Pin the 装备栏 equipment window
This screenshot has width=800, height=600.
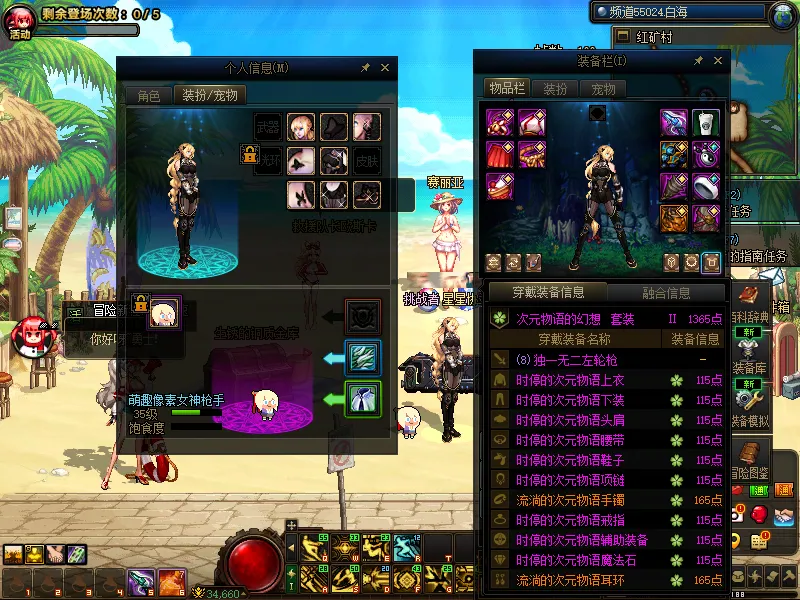pos(698,61)
